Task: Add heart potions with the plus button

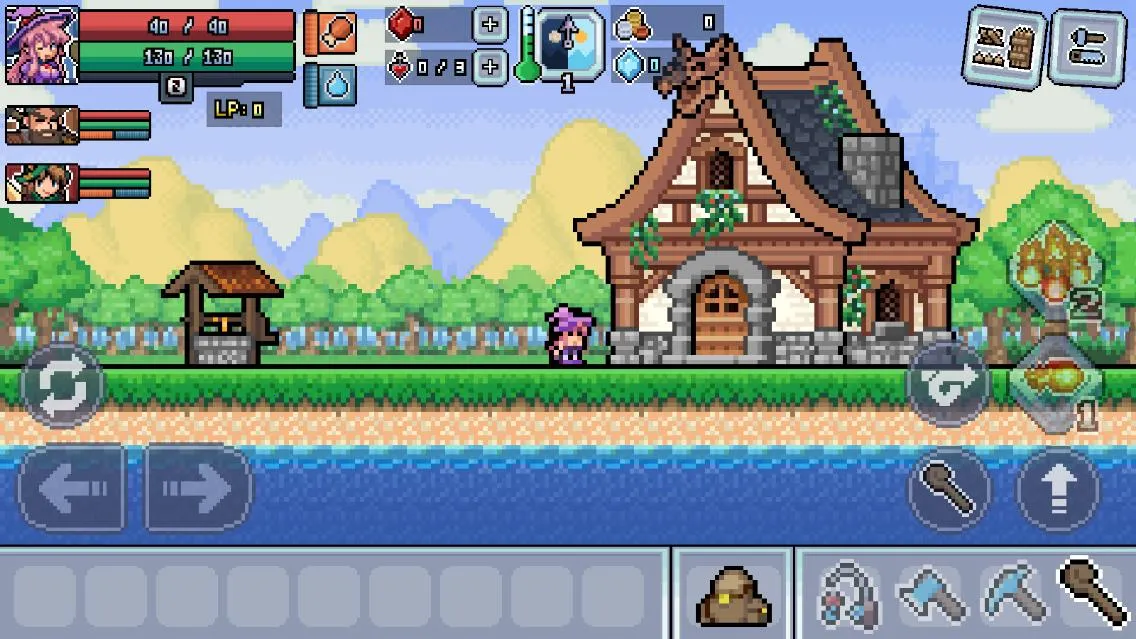Action: (x=489, y=67)
